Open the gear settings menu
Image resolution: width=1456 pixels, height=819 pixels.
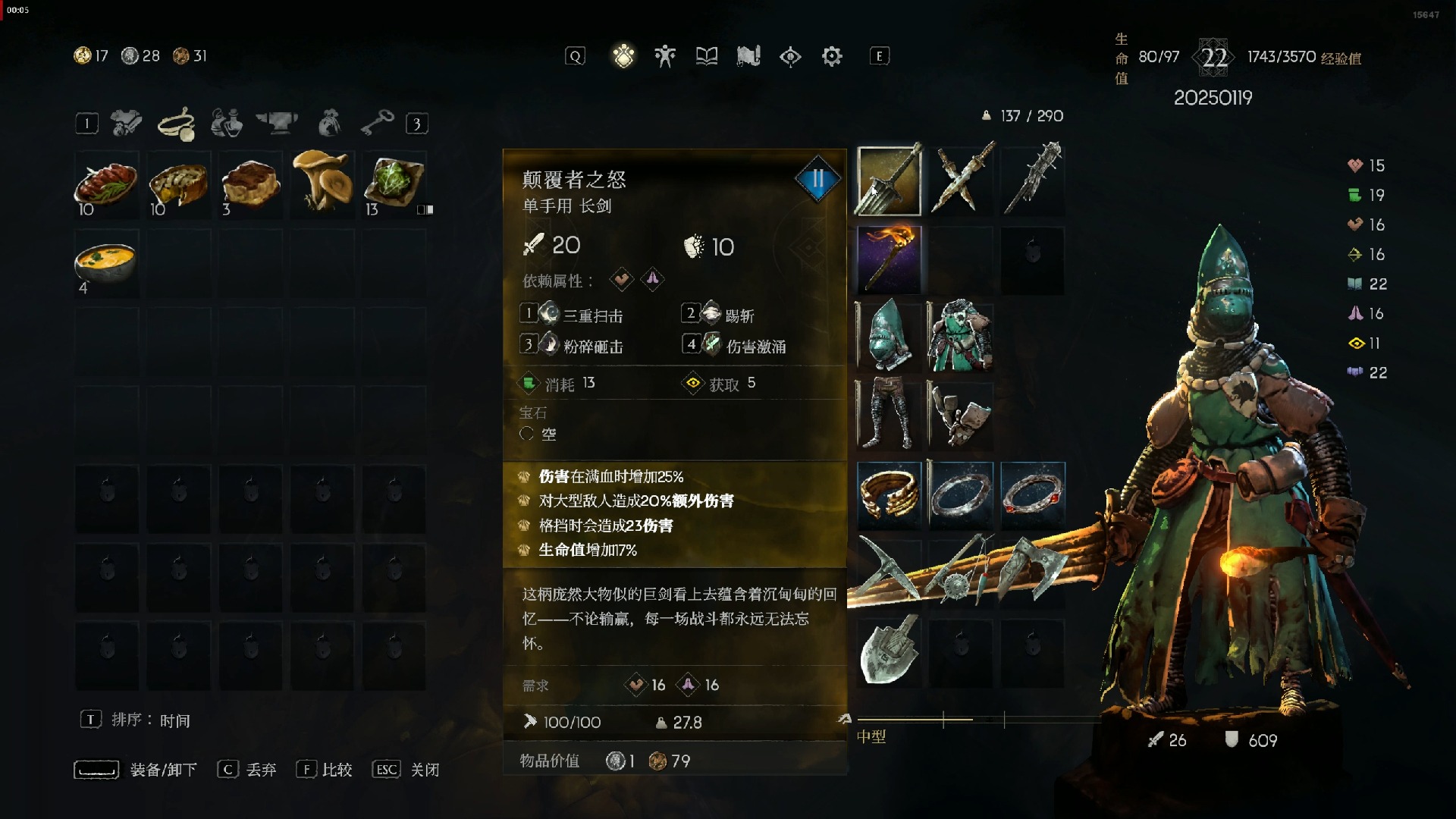coord(832,56)
